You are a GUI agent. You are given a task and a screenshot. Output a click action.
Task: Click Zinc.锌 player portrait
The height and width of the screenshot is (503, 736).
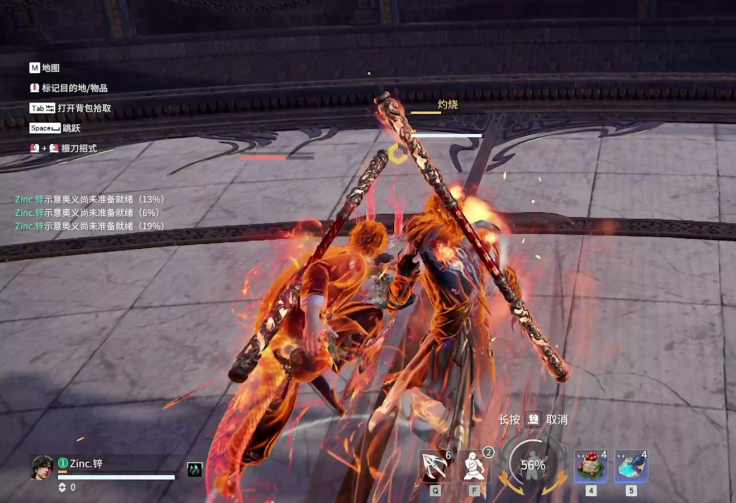(x=41, y=467)
